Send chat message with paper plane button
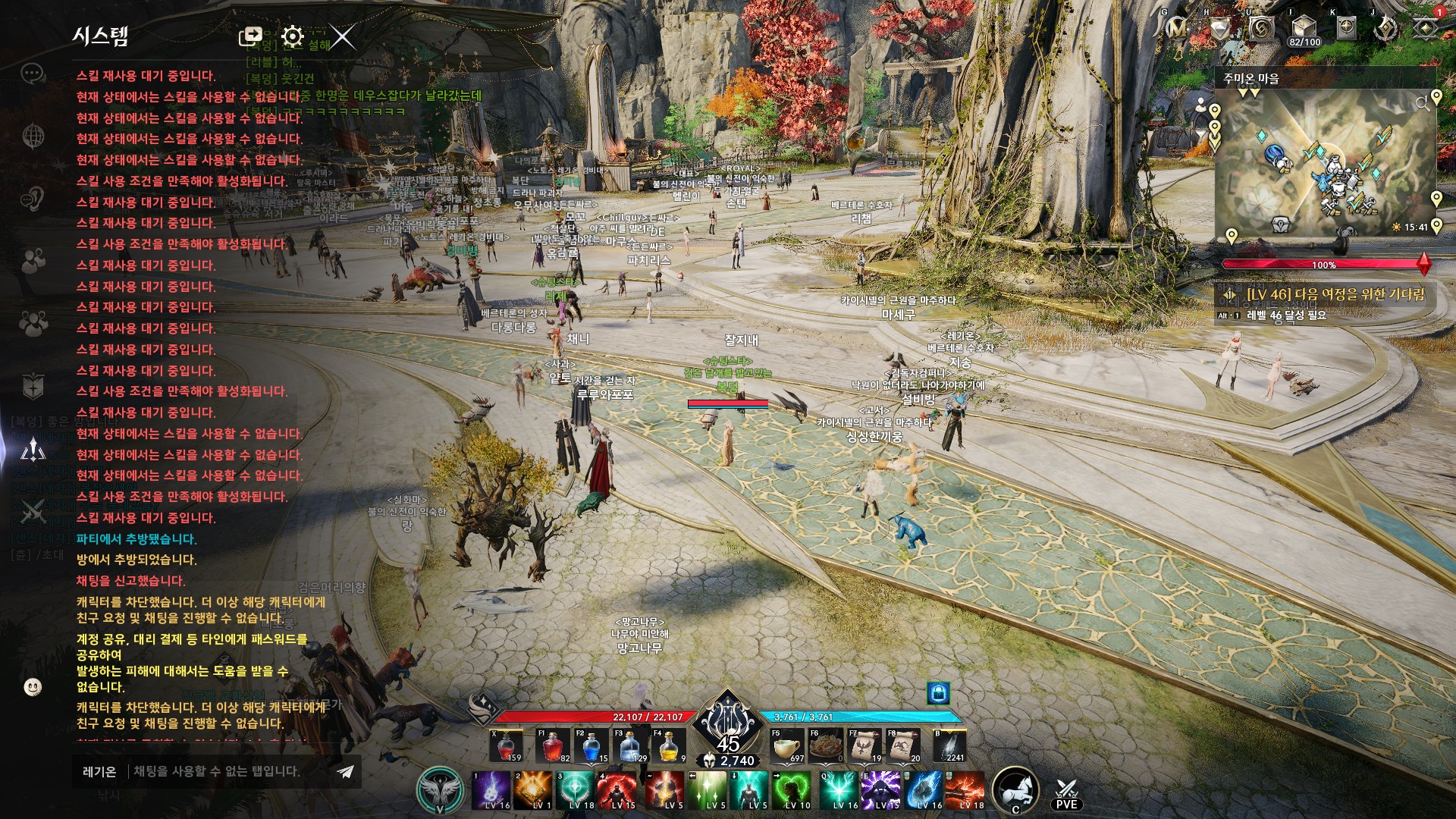Image resolution: width=1456 pixels, height=819 pixels. coord(346,772)
